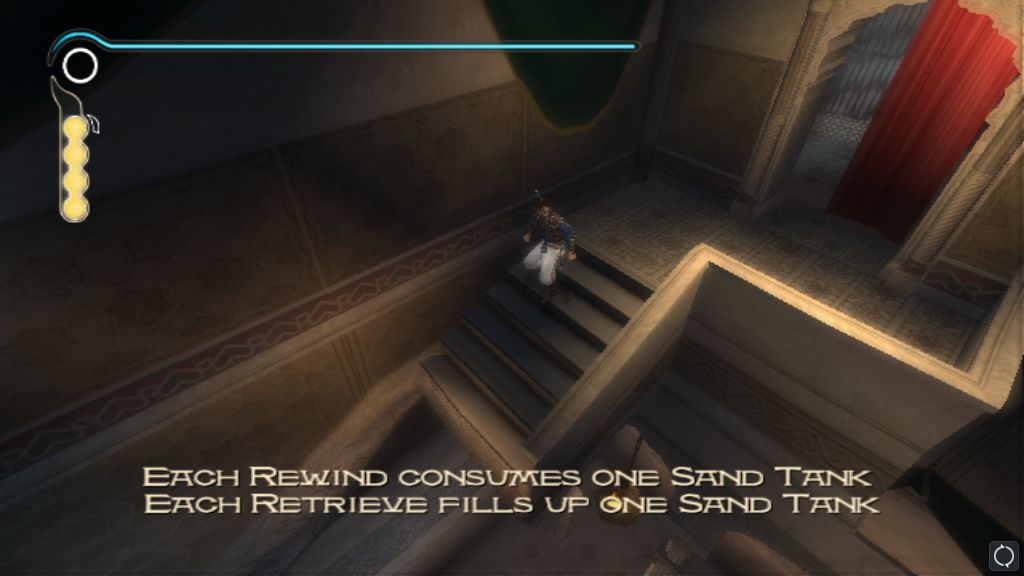Click the circular arrows rotate button
Image resolution: width=1024 pixels, height=576 pixels.
1003,555
